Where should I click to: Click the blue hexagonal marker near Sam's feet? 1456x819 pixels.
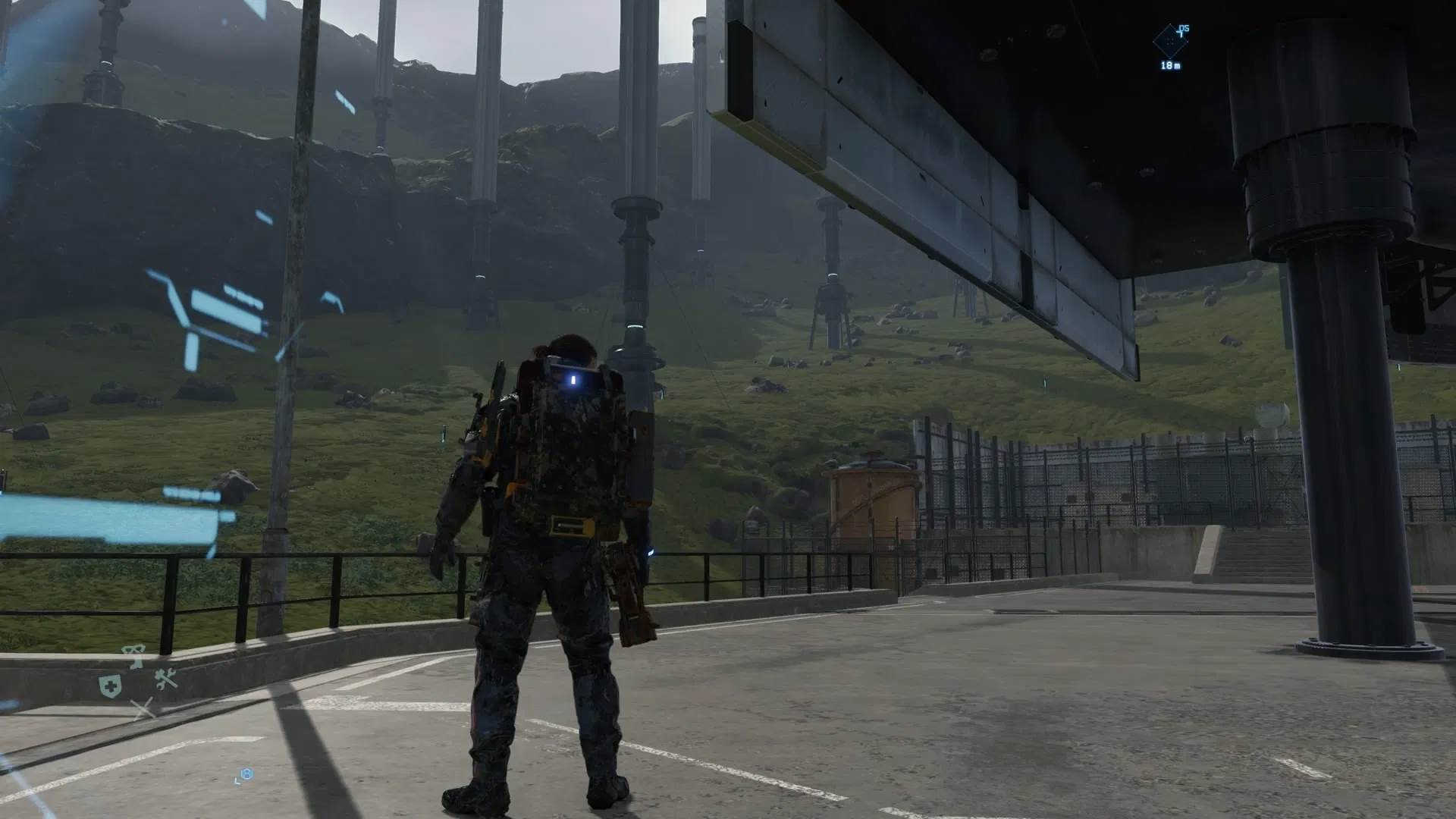247,773
